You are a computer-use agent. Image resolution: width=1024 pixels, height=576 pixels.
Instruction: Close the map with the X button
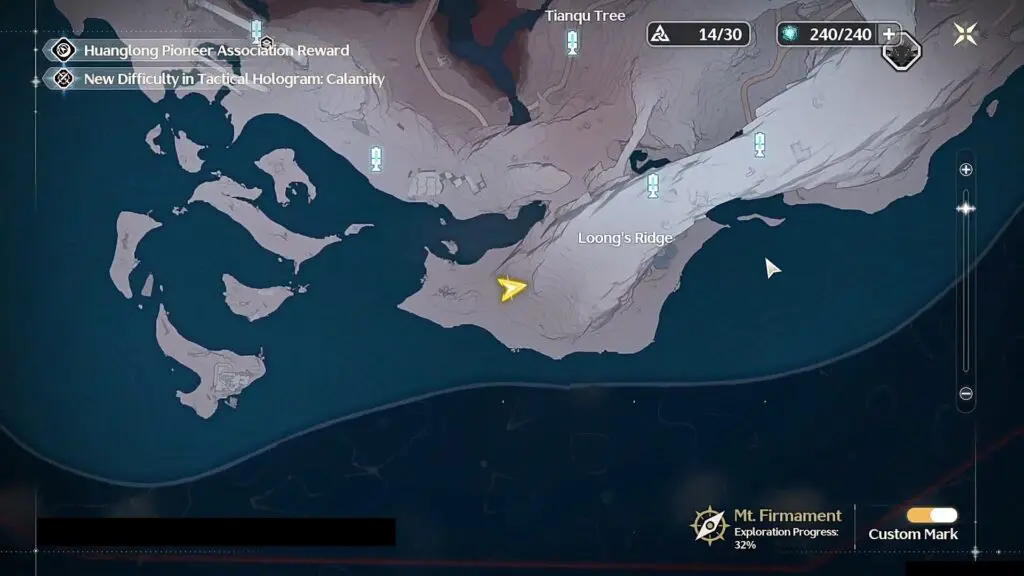965,34
